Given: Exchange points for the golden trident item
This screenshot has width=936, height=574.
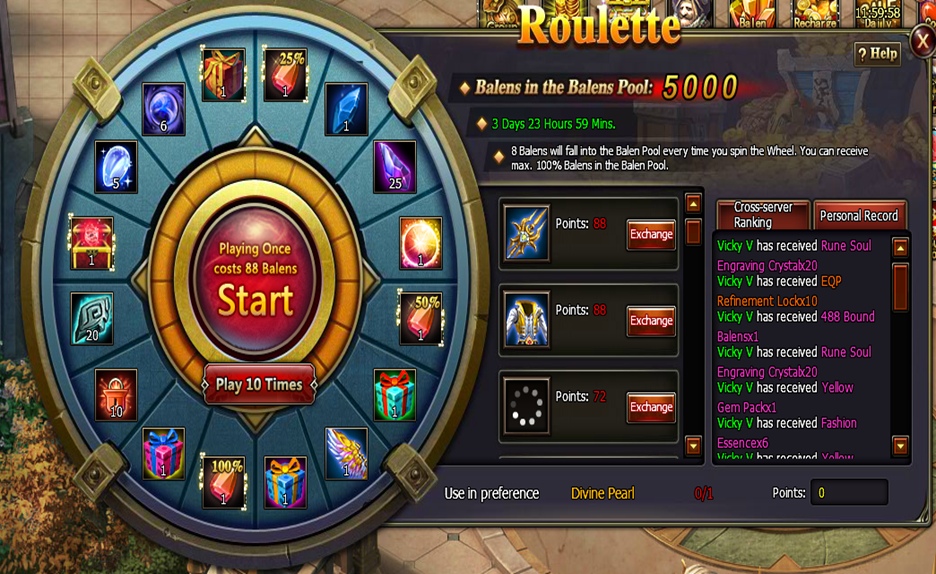Looking at the screenshot, I should pos(651,234).
